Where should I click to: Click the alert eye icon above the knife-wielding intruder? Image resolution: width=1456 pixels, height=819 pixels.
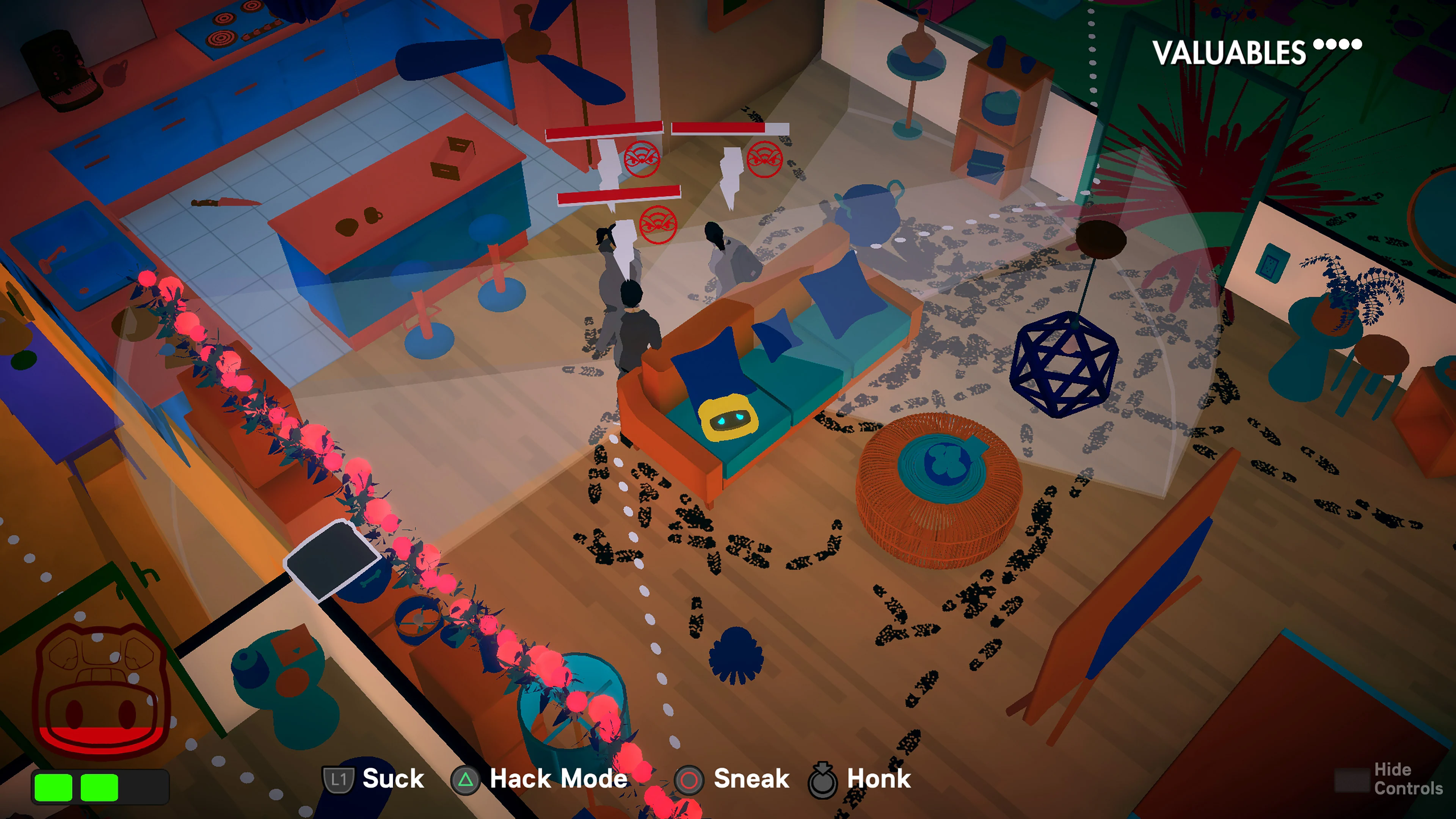tap(643, 160)
